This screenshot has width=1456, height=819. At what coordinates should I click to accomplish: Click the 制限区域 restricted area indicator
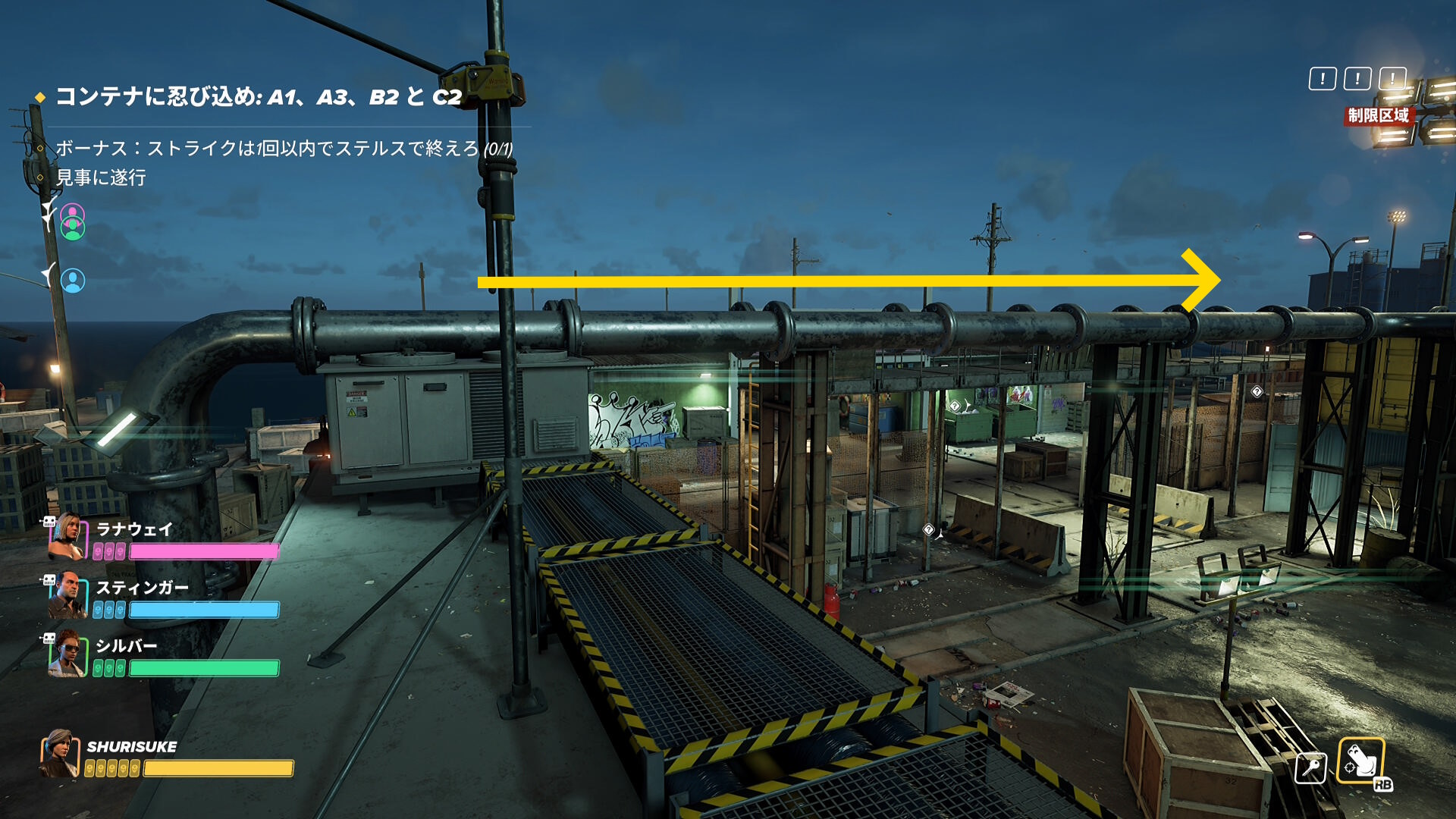click(1378, 115)
